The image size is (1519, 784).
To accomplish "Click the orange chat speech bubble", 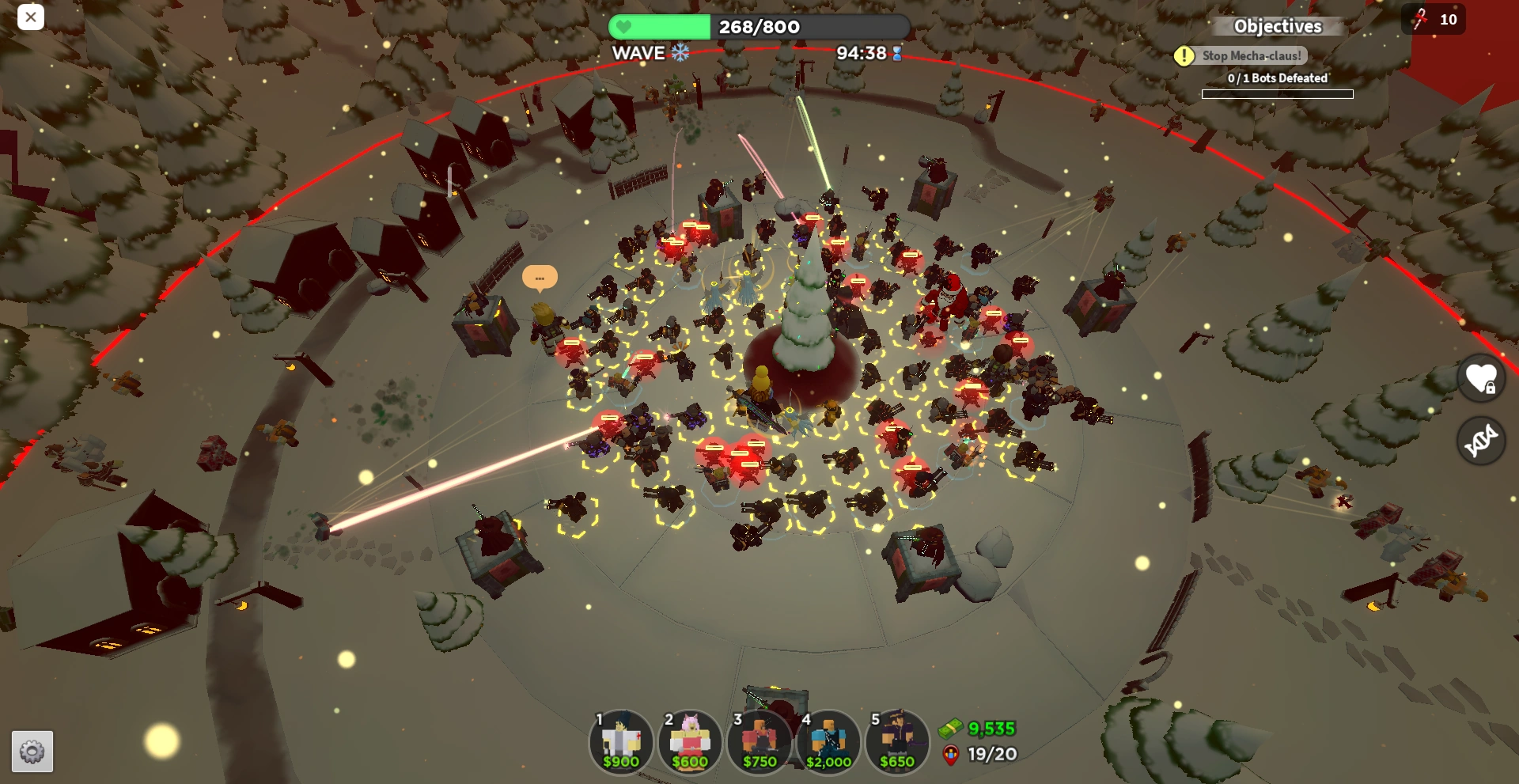I will point(540,278).
